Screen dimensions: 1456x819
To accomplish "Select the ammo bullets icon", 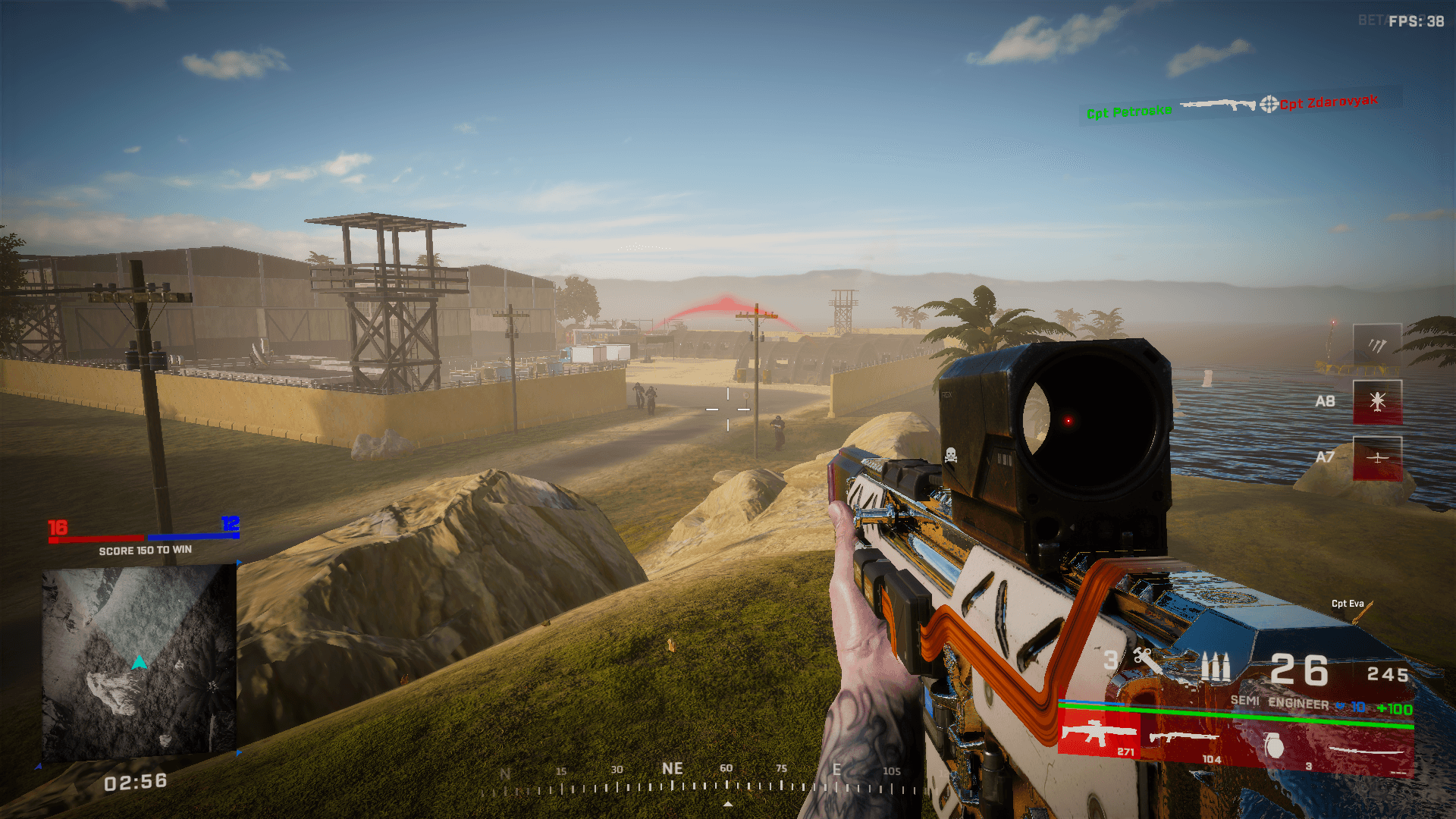I will tap(1215, 667).
